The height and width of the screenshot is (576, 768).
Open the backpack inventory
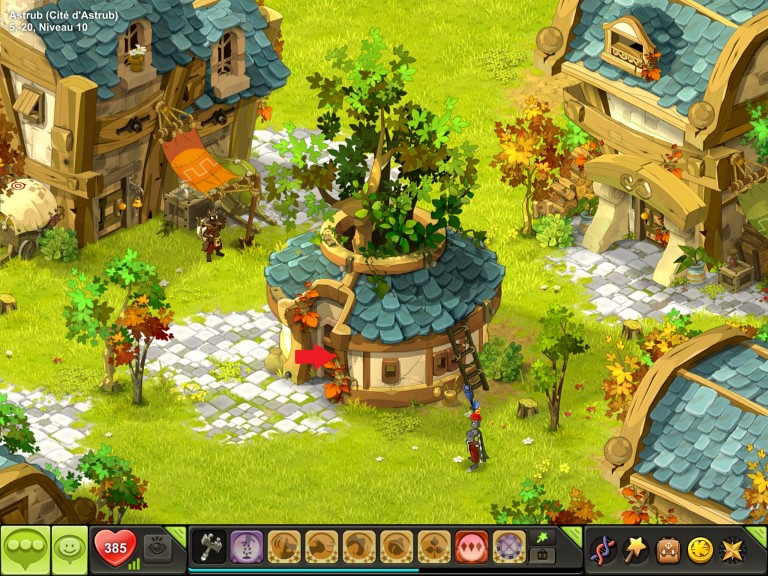[668, 549]
